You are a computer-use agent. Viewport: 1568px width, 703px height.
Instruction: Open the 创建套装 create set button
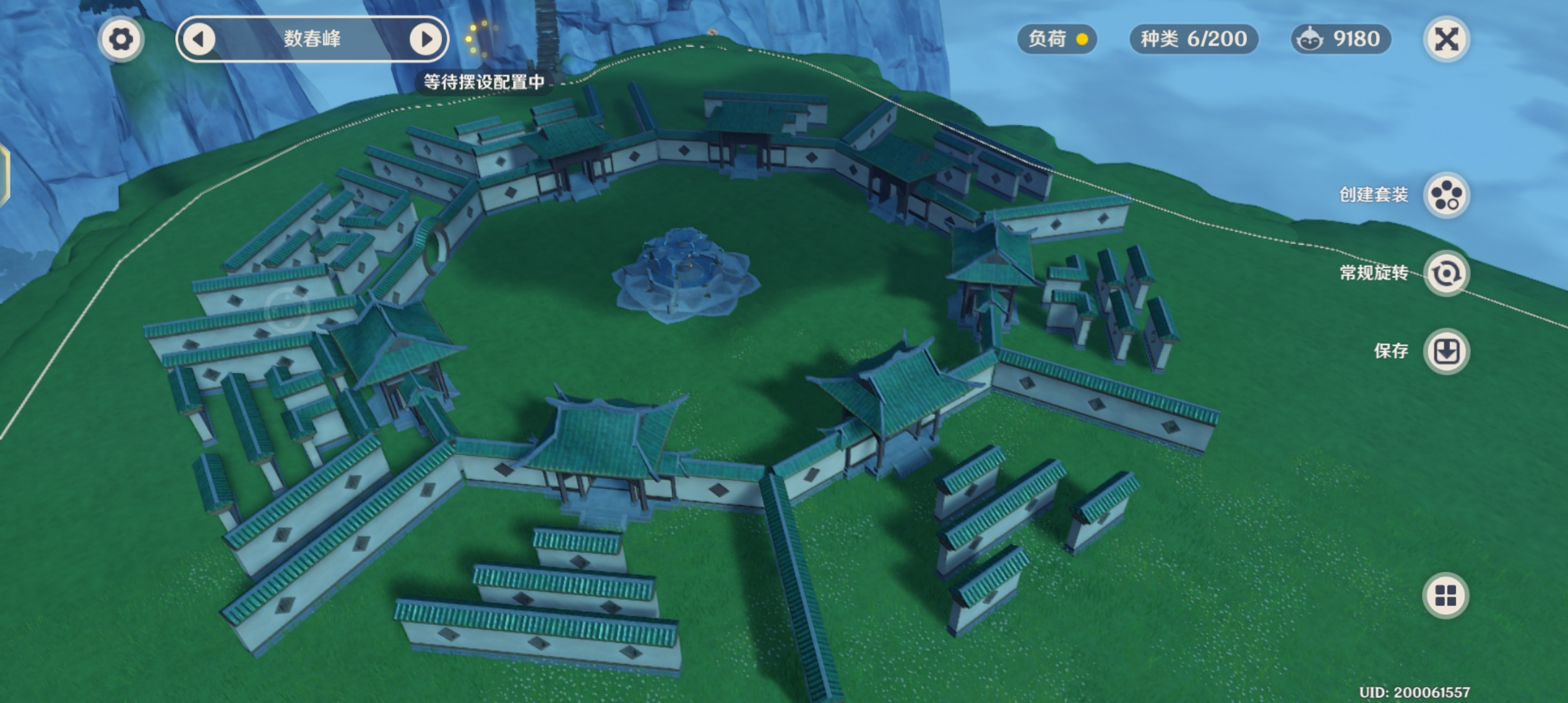click(x=1446, y=195)
